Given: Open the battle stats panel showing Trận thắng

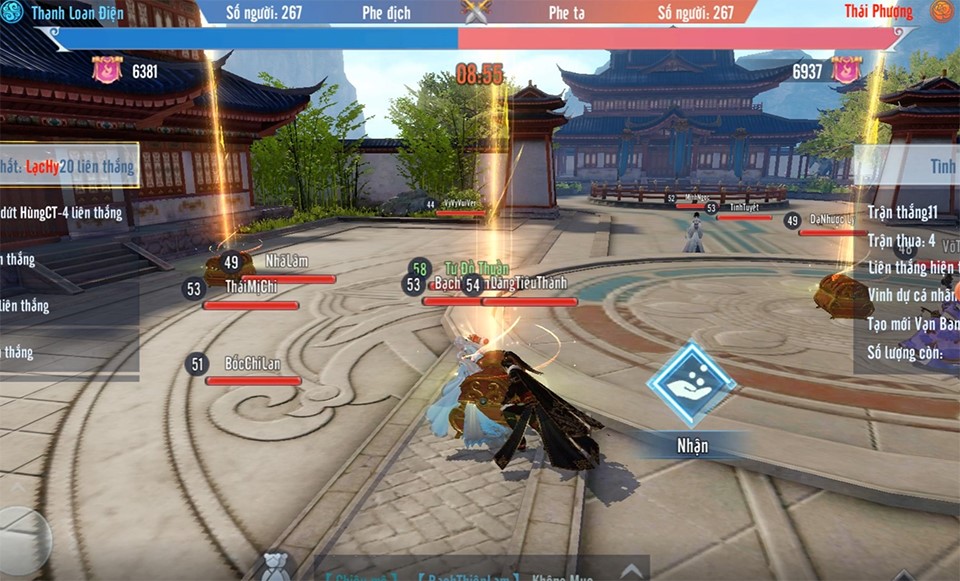Looking at the screenshot, I should pos(908,260).
